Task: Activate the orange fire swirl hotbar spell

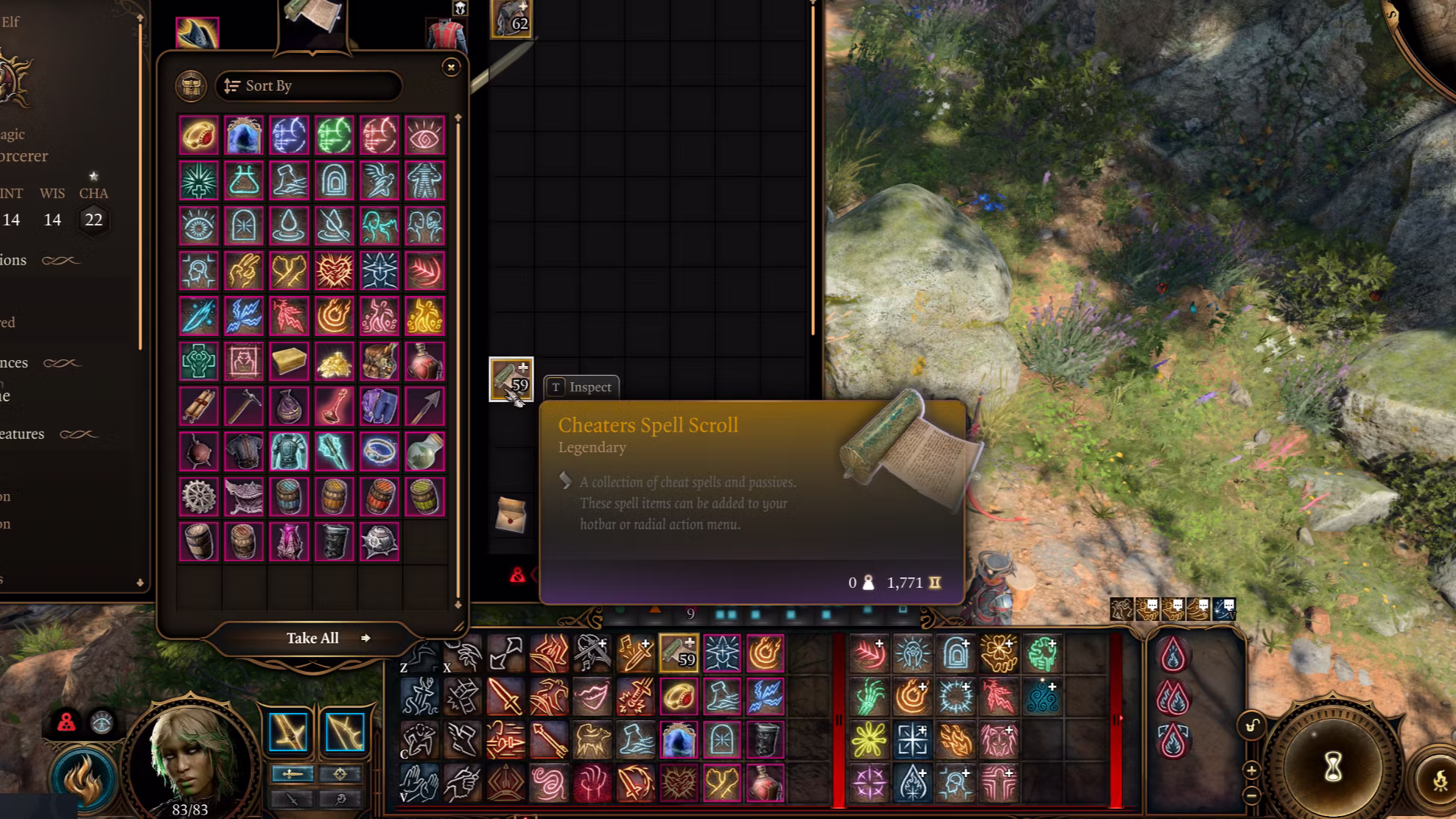Action: point(765,653)
